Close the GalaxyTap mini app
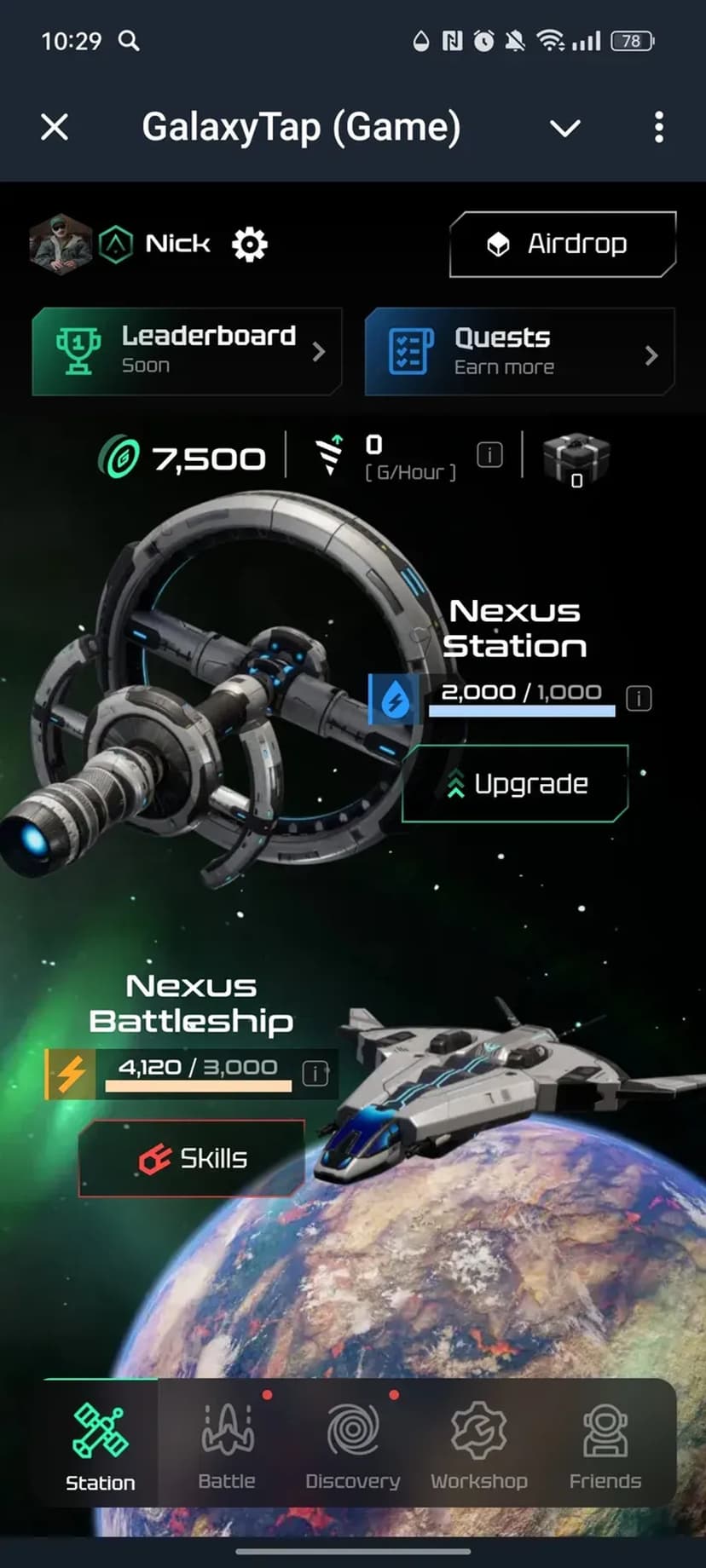The height and width of the screenshot is (1568, 706). 55,128
